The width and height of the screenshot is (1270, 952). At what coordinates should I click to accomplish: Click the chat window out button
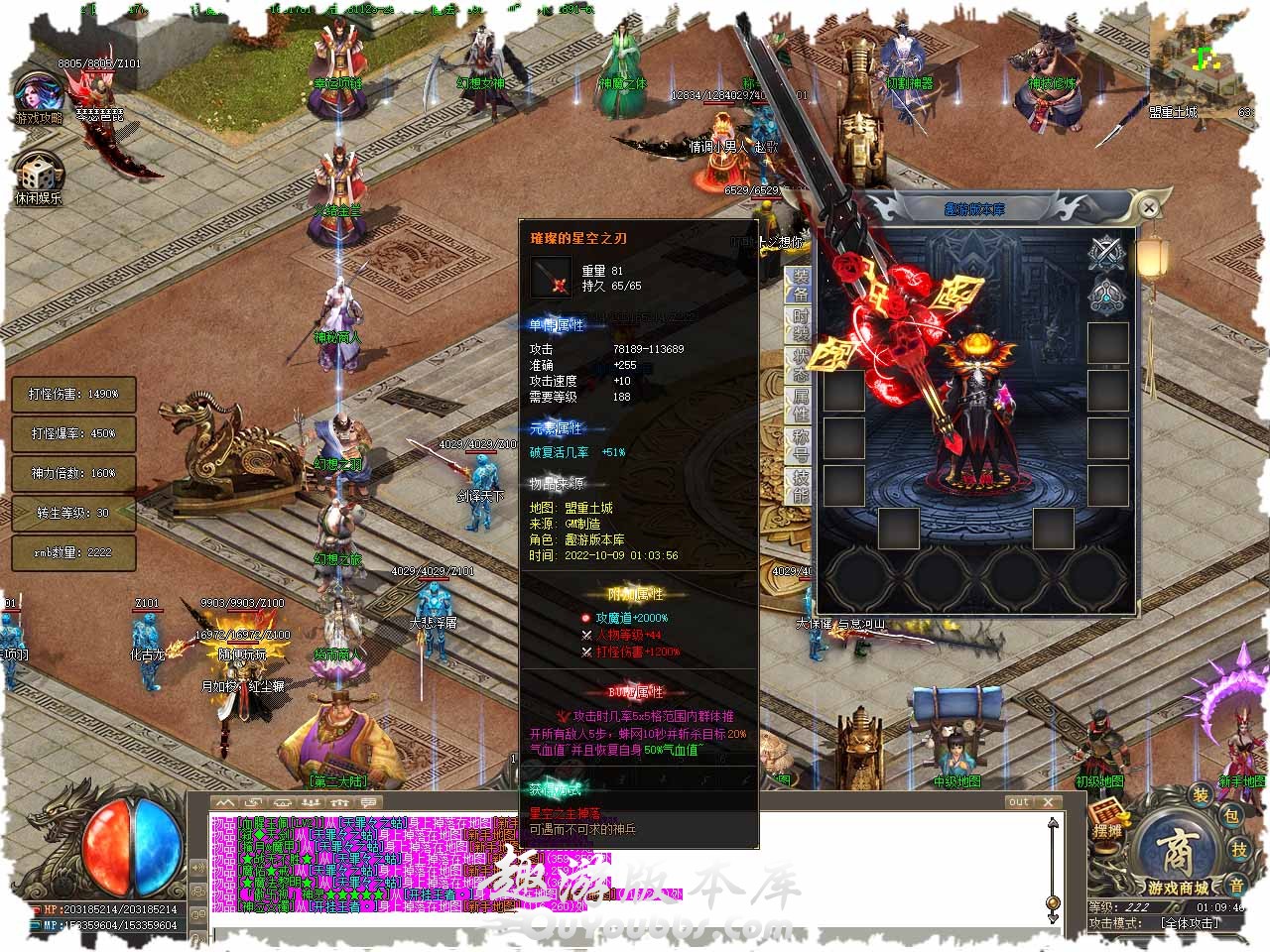1019,801
